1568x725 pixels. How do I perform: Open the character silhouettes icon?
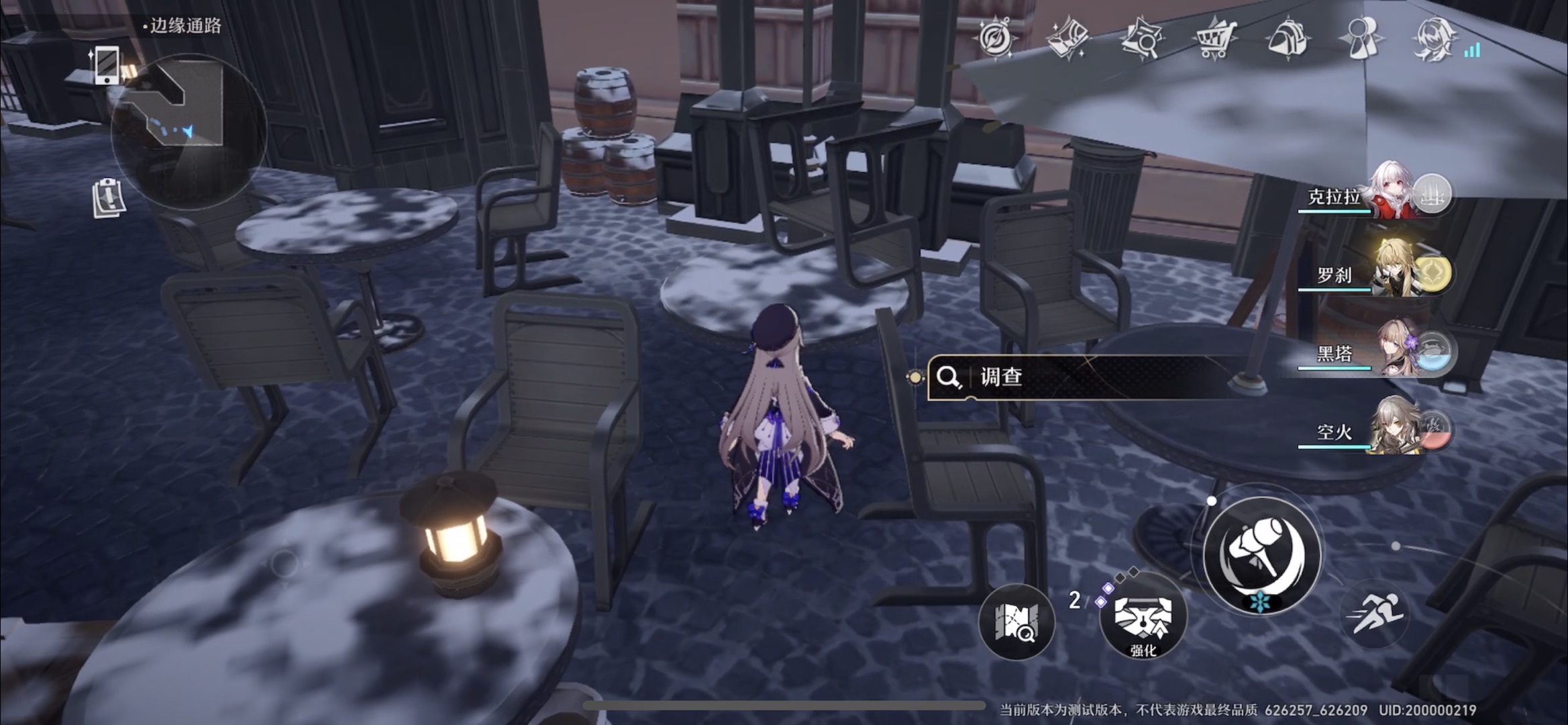coord(1361,37)
